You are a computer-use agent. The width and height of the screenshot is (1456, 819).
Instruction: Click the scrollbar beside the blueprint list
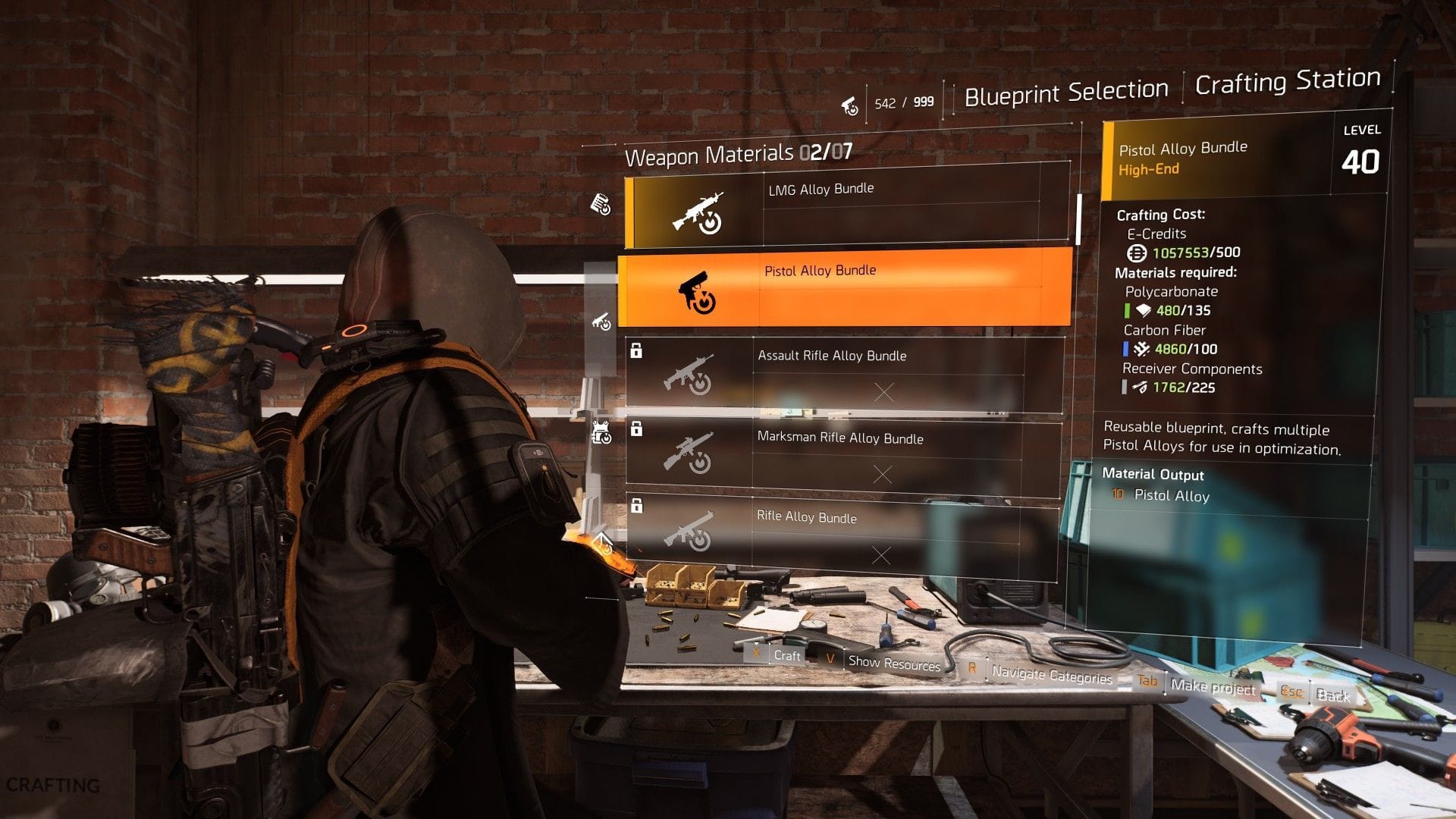[x=1079, y=220]
